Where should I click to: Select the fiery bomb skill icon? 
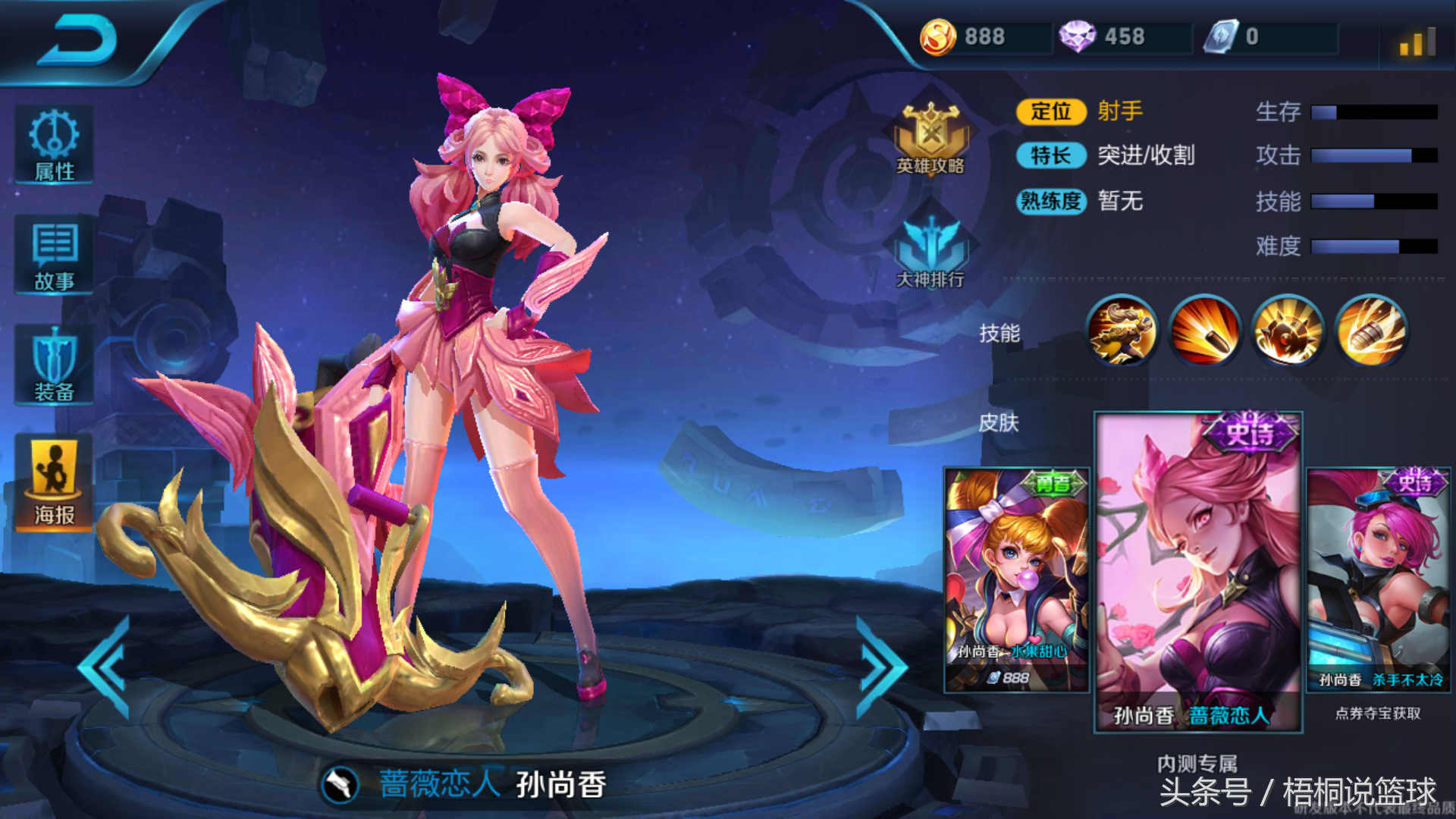[1288, 331]
